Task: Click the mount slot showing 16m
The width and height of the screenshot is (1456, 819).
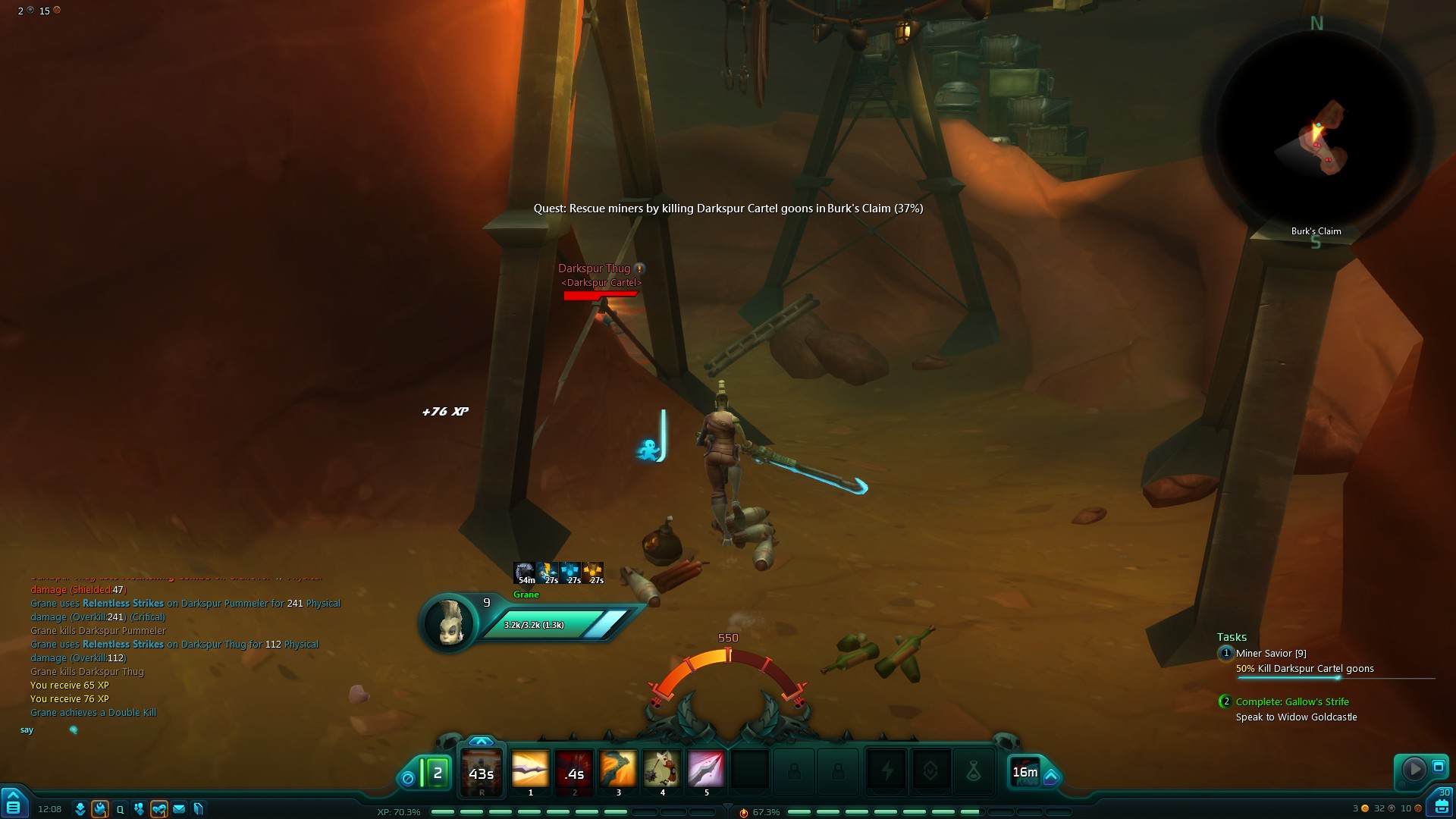Action: (x=1025, y=772)
